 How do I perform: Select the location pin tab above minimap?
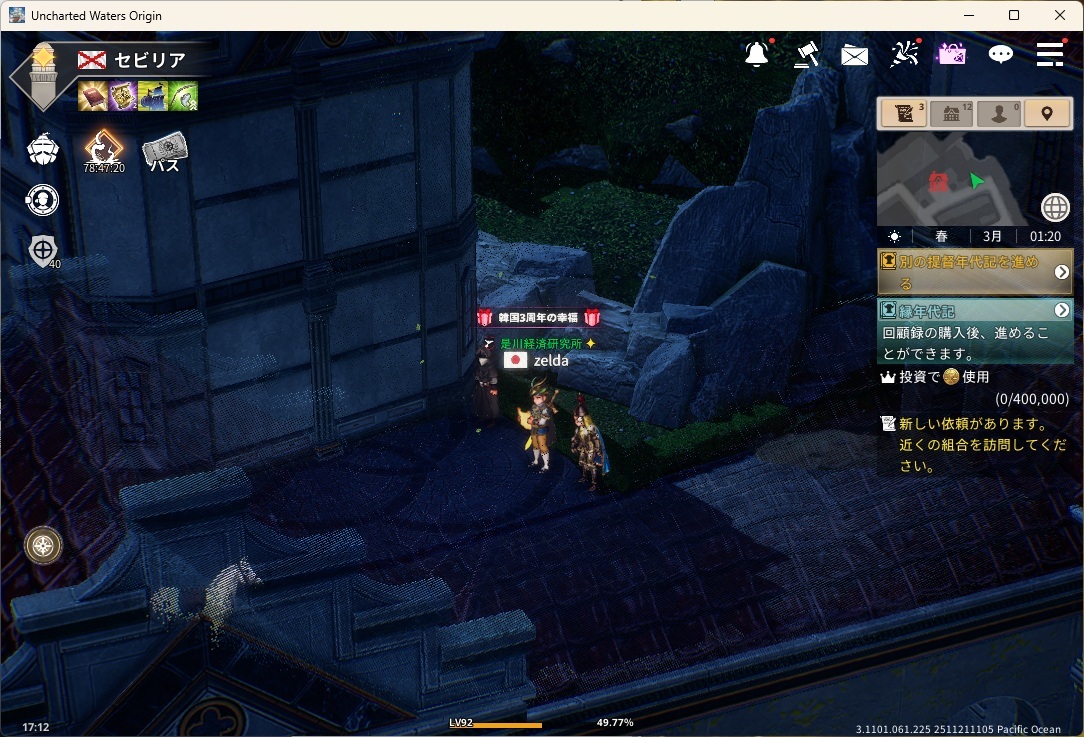1046,114
